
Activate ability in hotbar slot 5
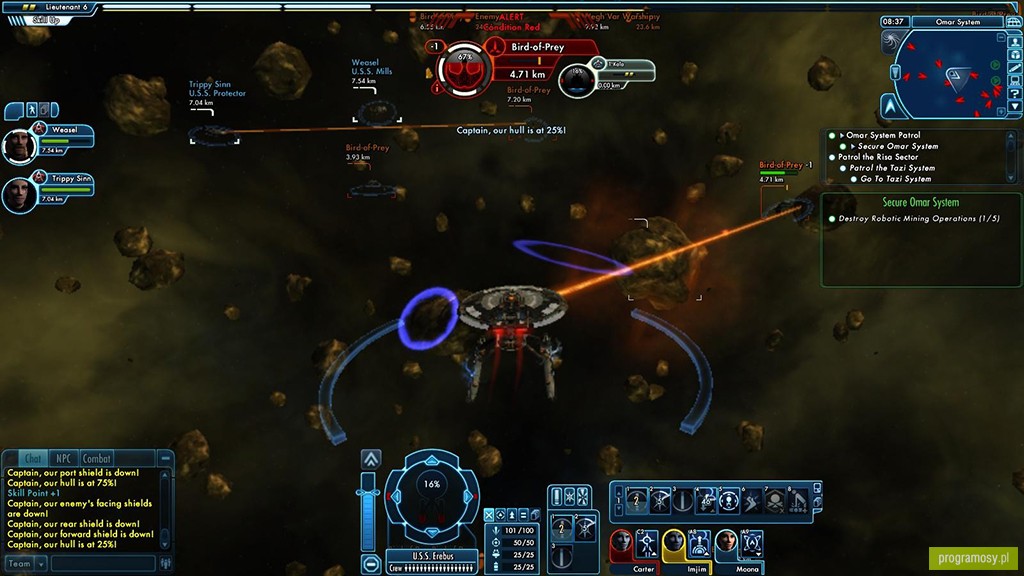coord(729,500)
